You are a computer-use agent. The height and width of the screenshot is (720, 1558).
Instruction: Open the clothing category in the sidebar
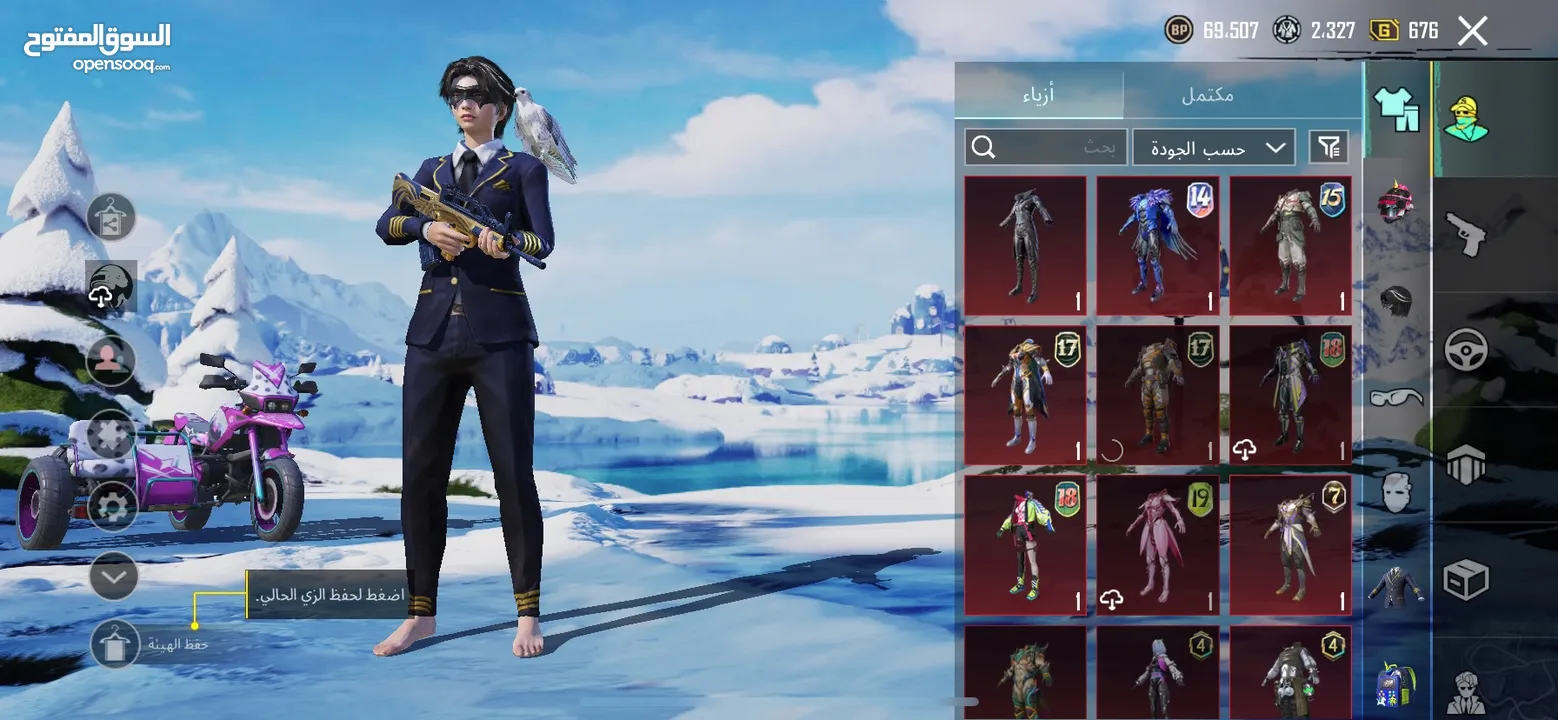(1397, 109)
